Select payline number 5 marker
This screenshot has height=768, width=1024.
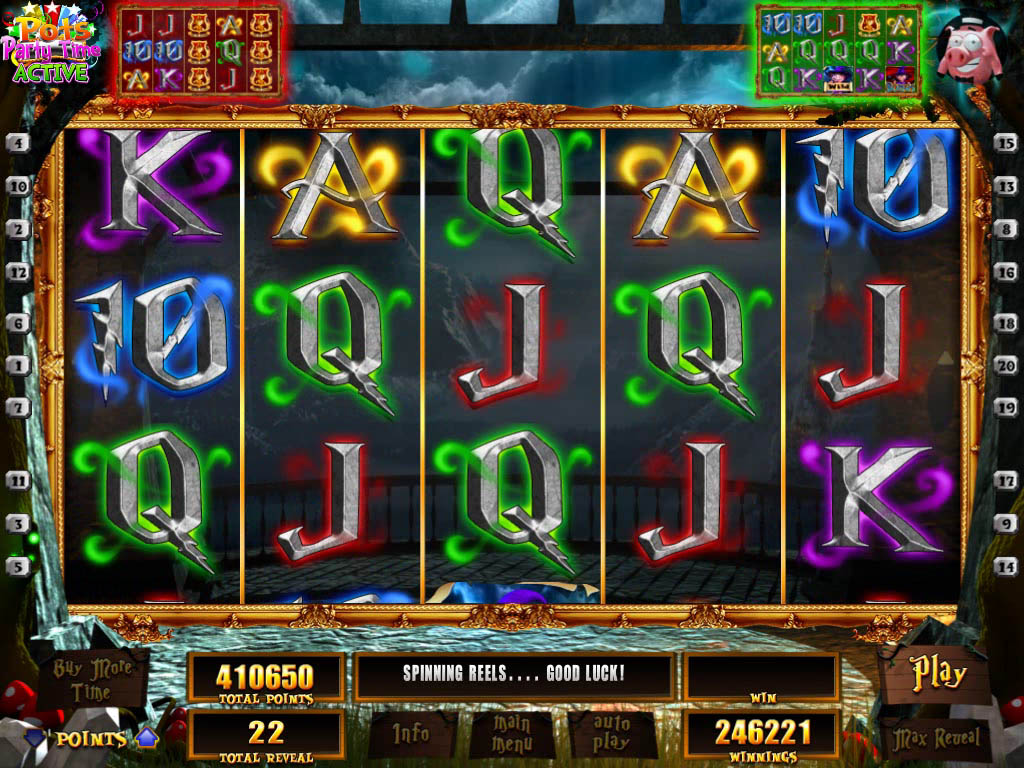pyautogui.click(x=17, y=566)
